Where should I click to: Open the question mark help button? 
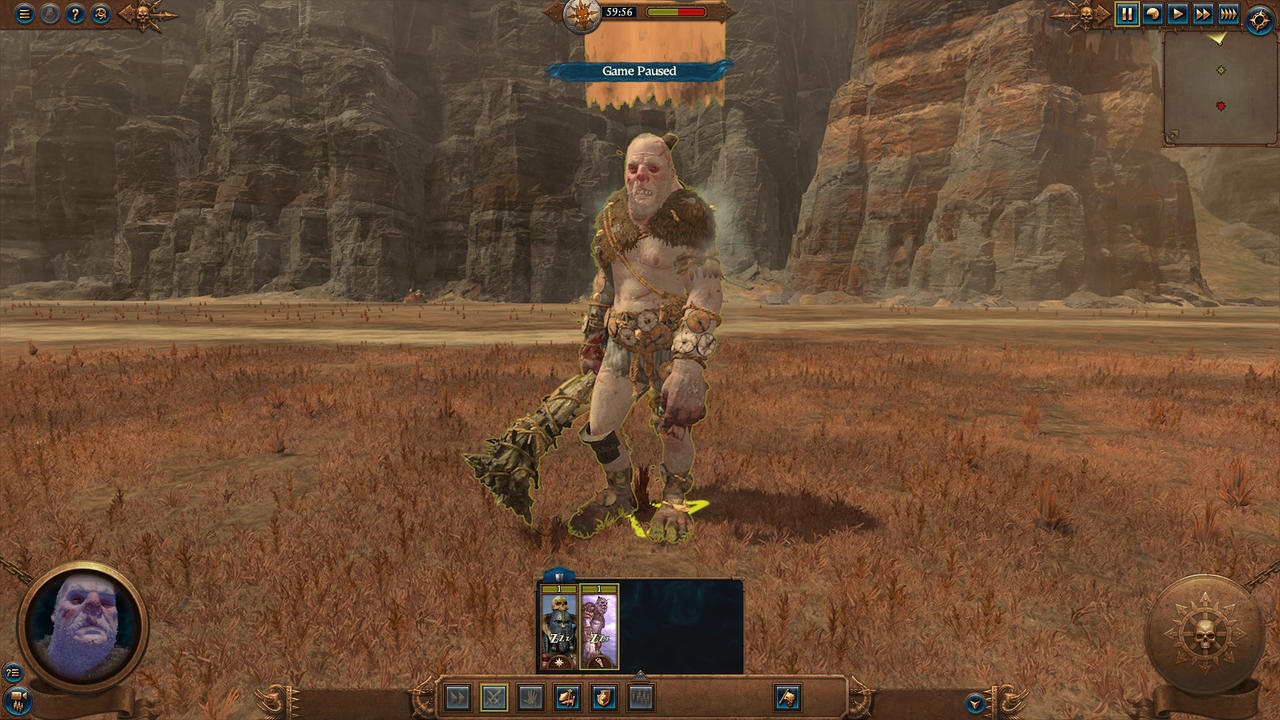pyautogui.click(x=74, y=15)
